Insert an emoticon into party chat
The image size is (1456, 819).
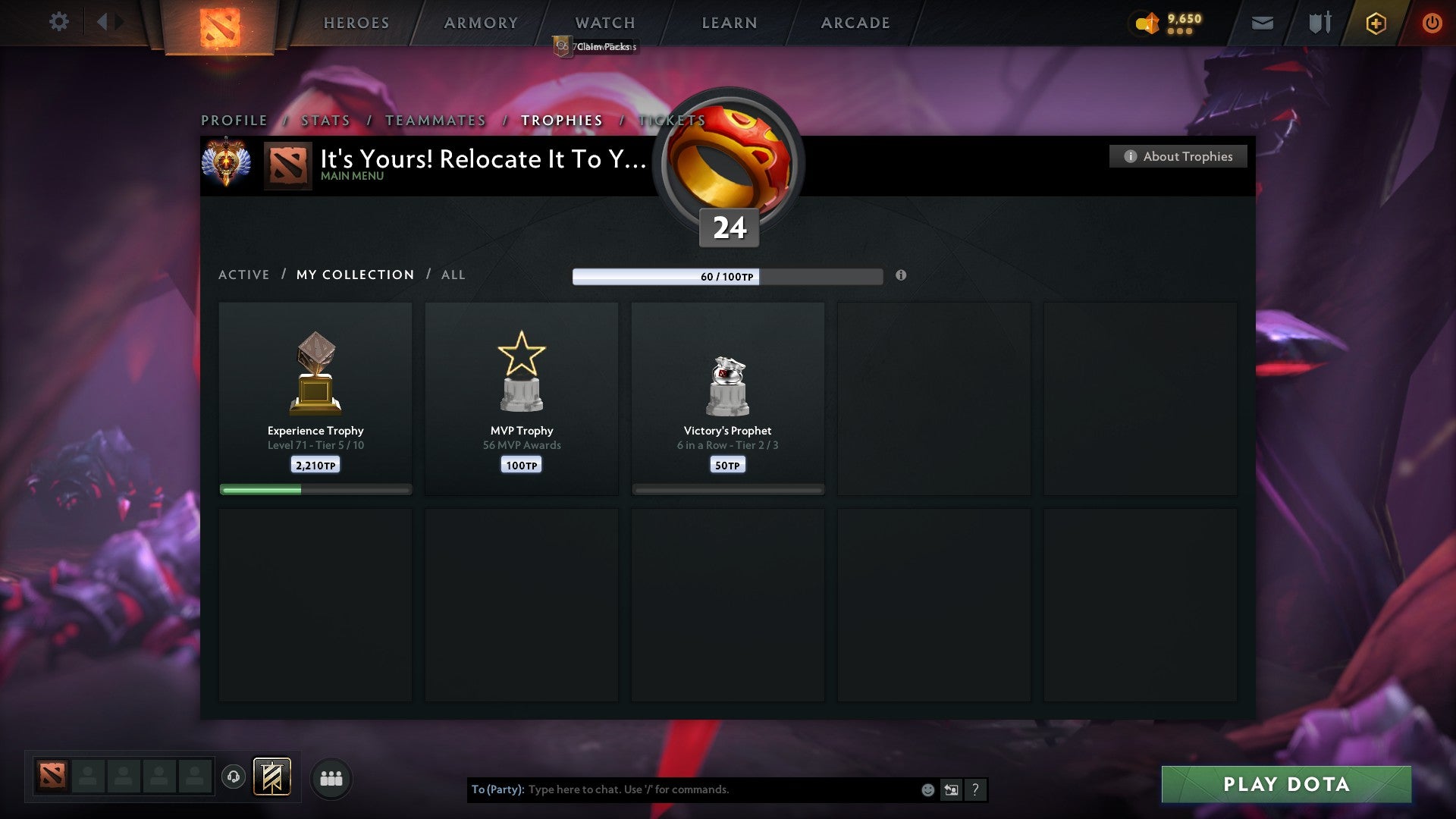(927, 789)
